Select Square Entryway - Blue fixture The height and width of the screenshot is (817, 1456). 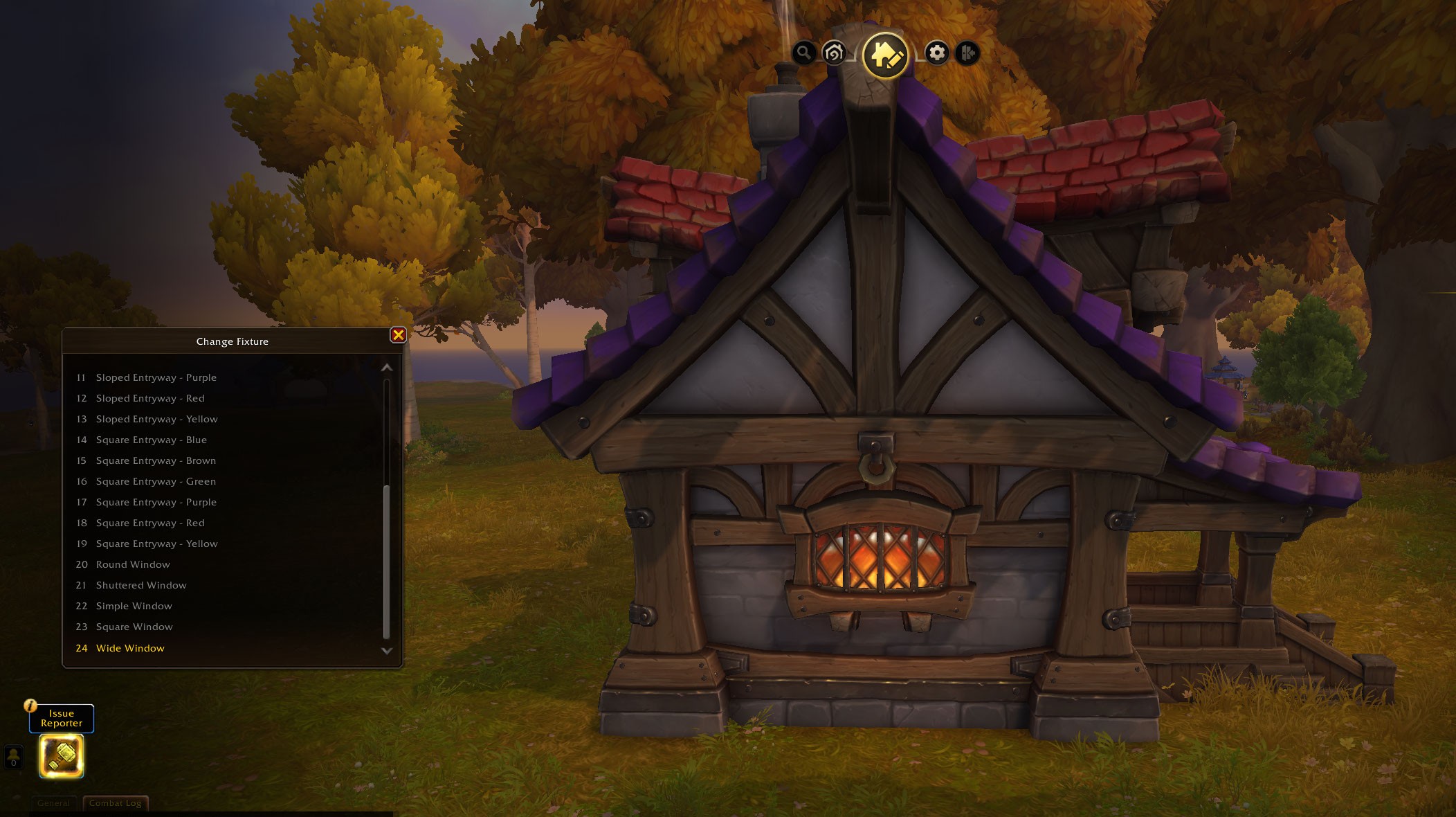[x=151, y=440]
